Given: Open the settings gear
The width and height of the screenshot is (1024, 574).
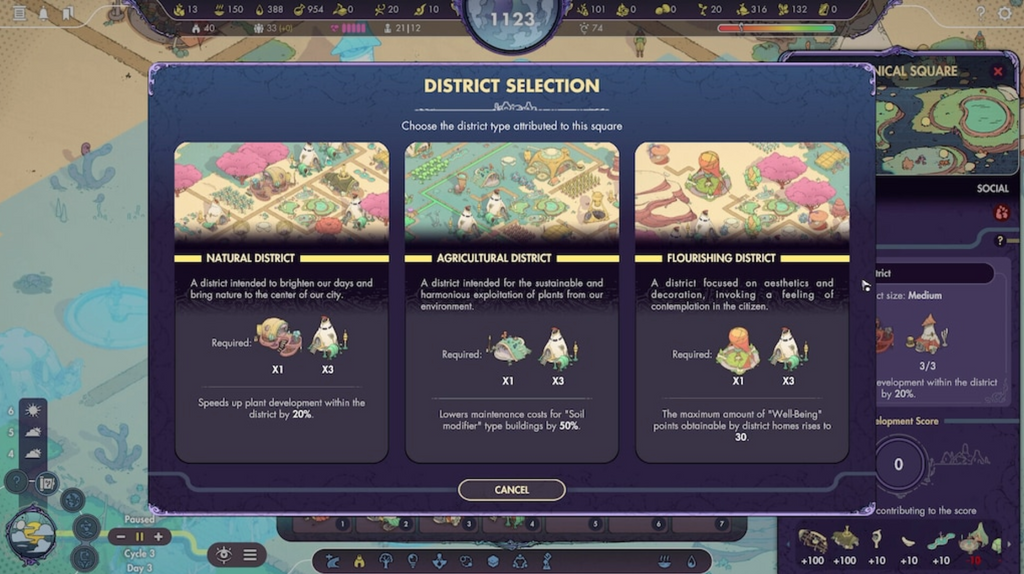Looking at the screenshot, I should pyautogui.click(x=1005, y=13).
